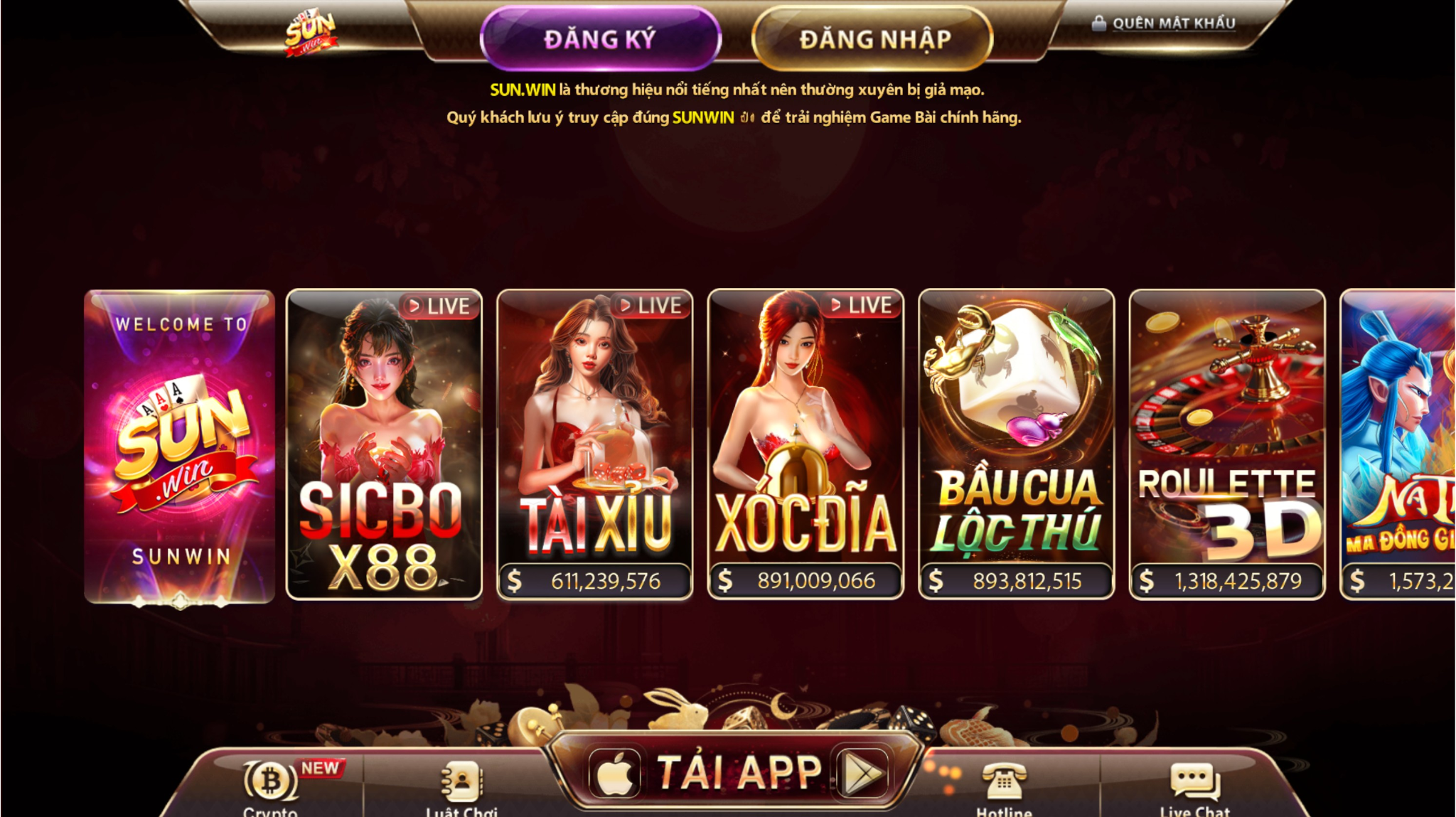Click the Sun Win logo at top
This screenshot has width=1456, height=817.
click(310, 33)
